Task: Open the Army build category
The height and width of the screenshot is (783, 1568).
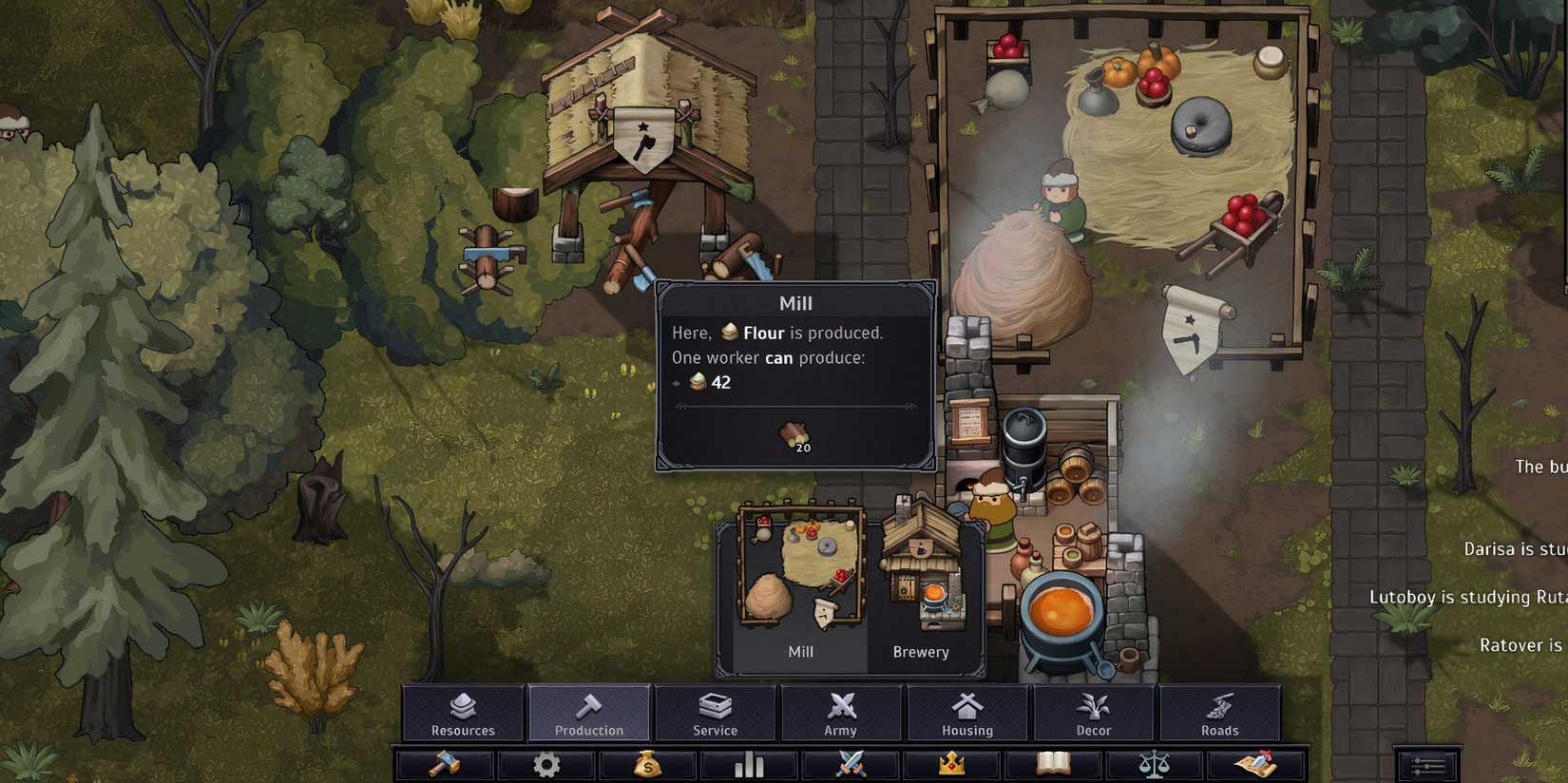Action: click(x=841, y=711)
